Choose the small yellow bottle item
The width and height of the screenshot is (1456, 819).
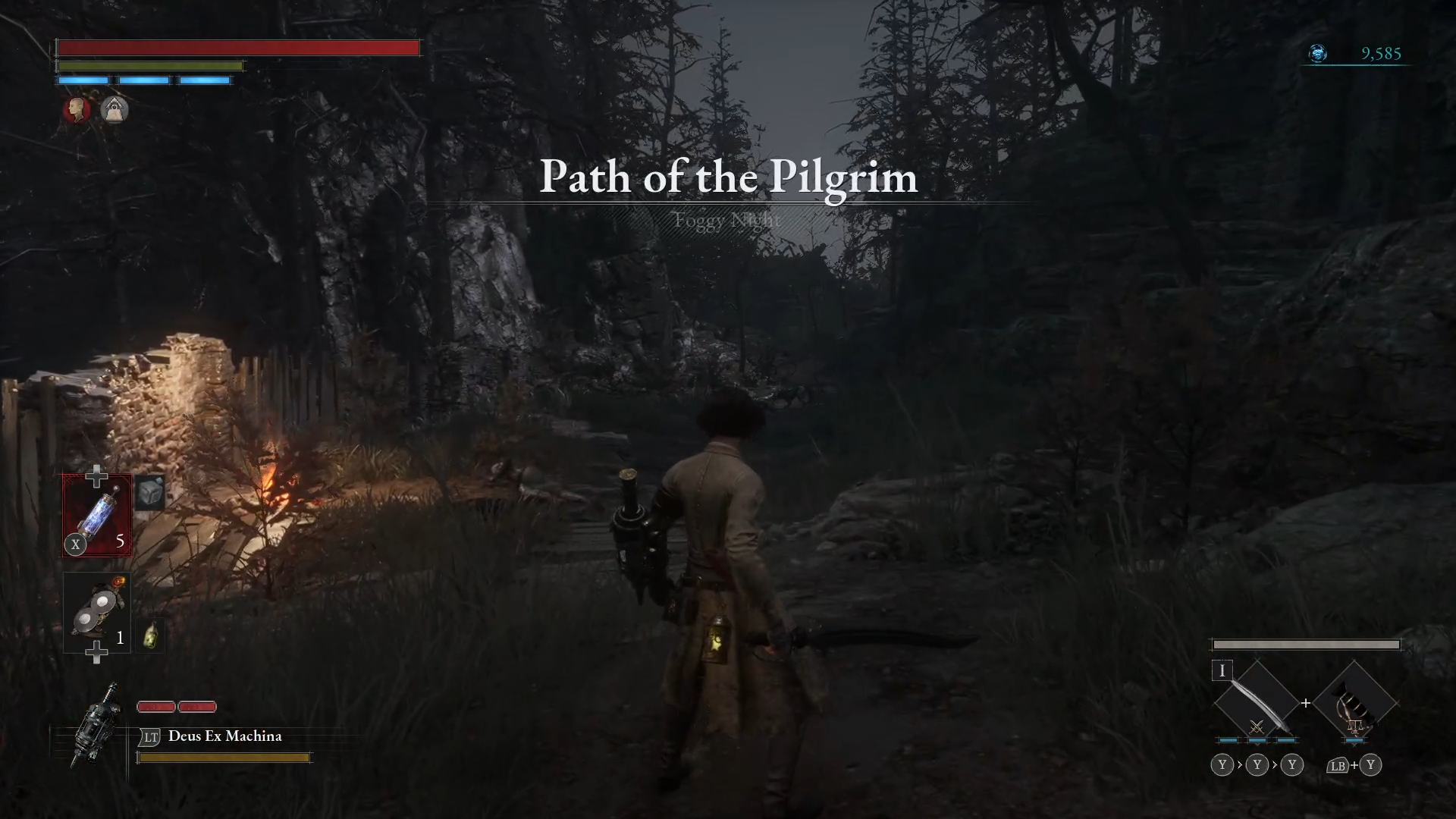(x=151, y=635)
